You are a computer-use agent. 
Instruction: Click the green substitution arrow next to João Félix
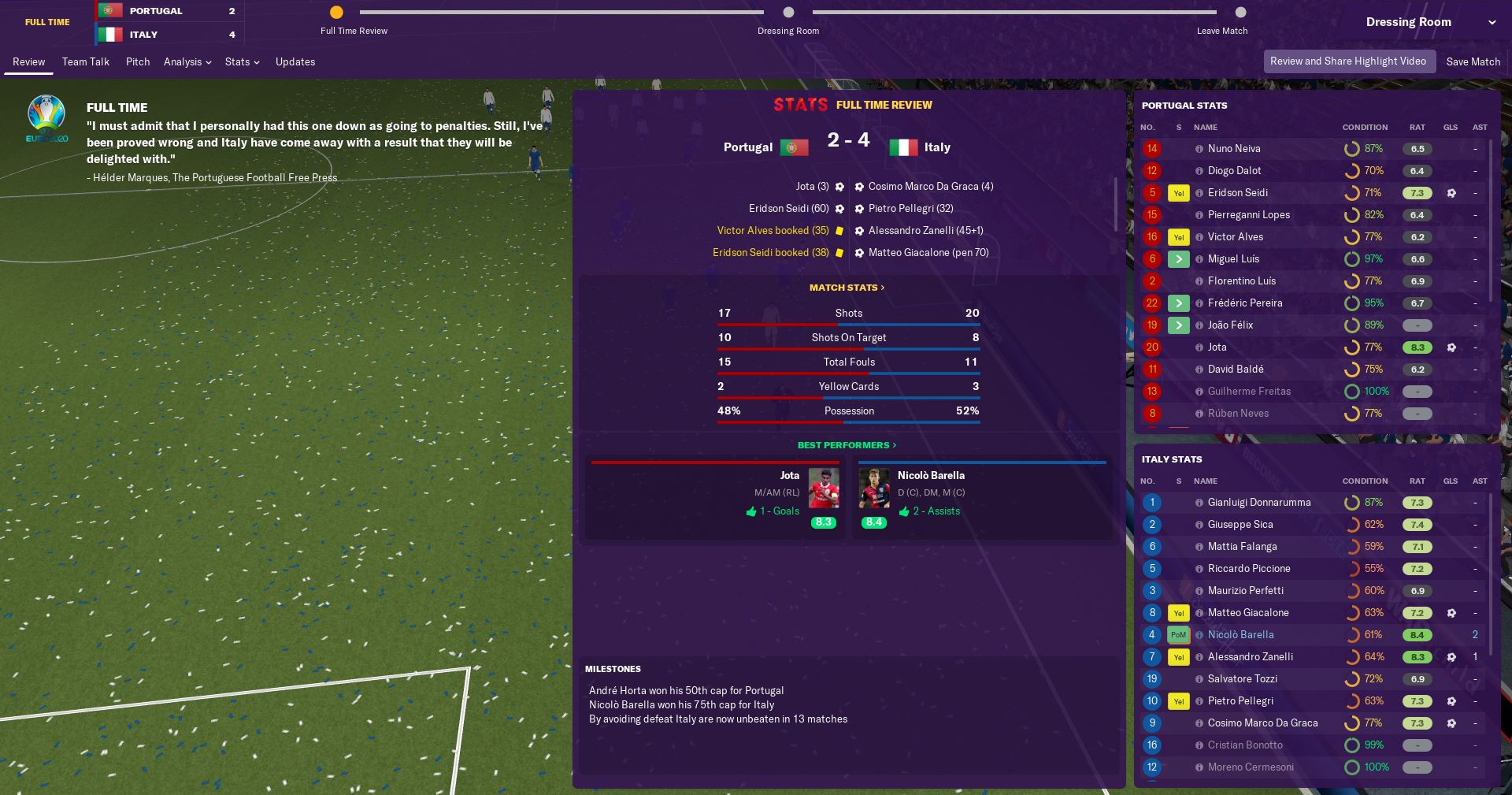[1178, 325]
